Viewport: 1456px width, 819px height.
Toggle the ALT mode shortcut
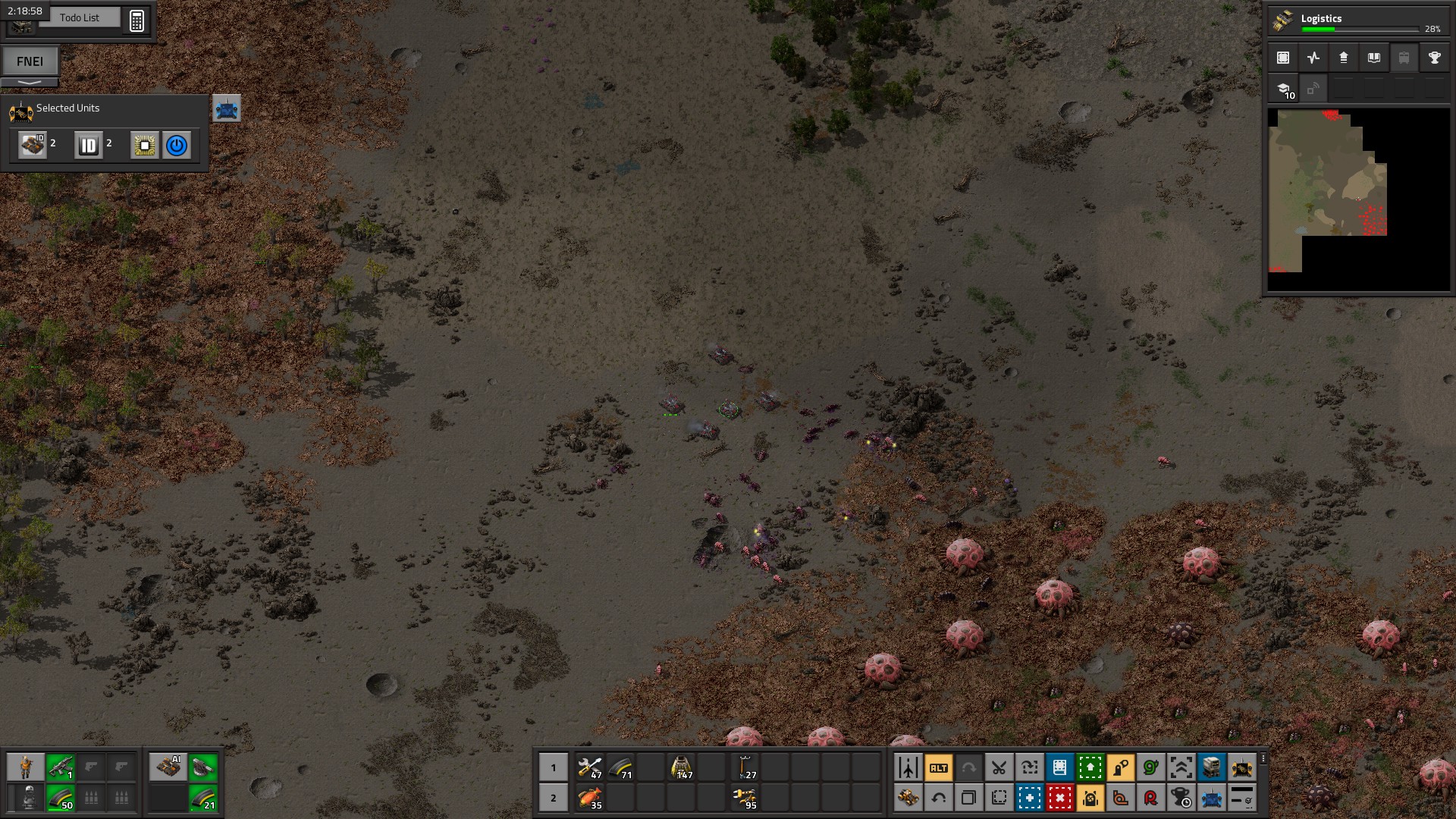938,767
